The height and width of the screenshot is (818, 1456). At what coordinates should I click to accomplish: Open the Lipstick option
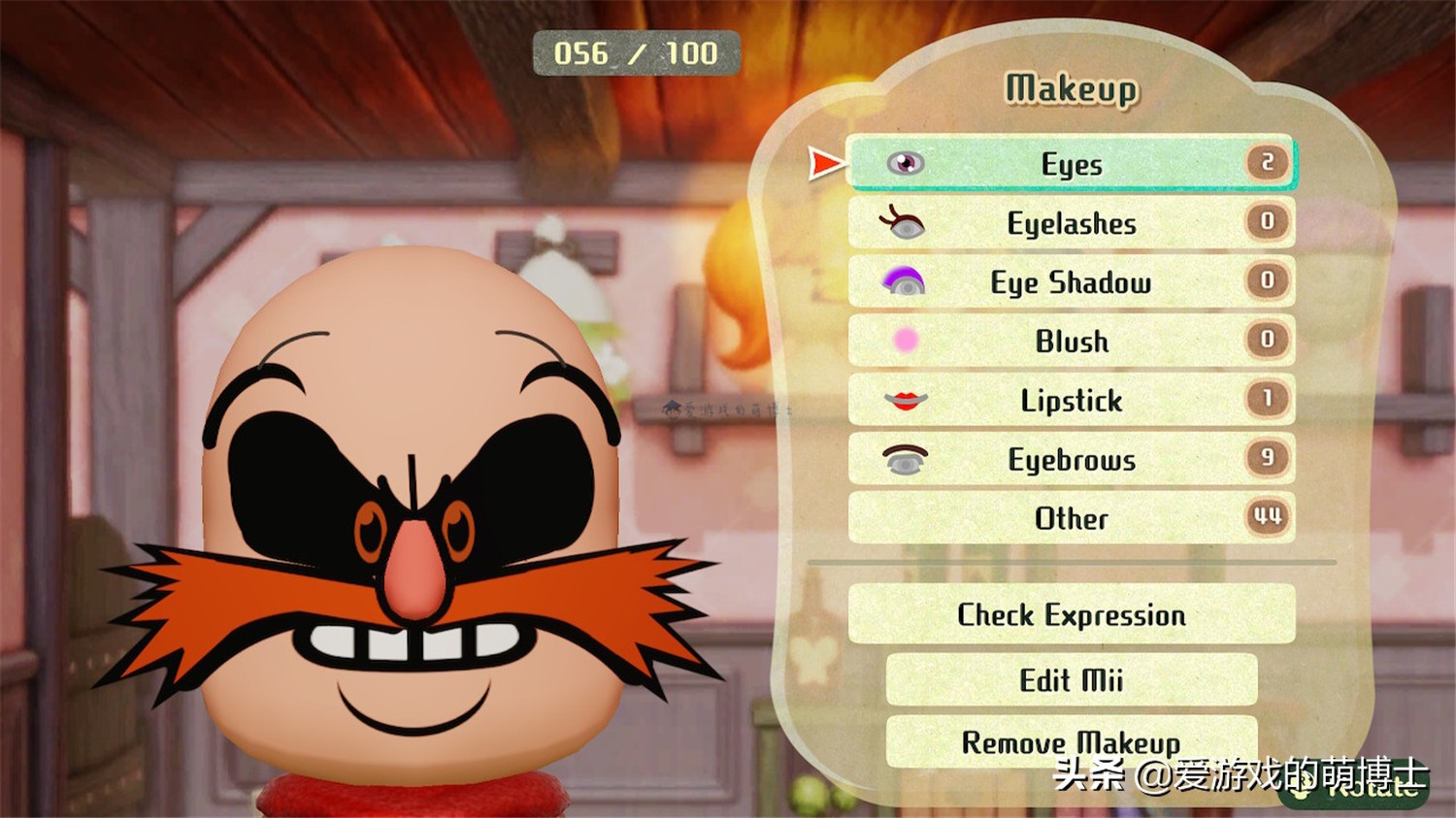pyautogui.click(x=1071, y=400)
